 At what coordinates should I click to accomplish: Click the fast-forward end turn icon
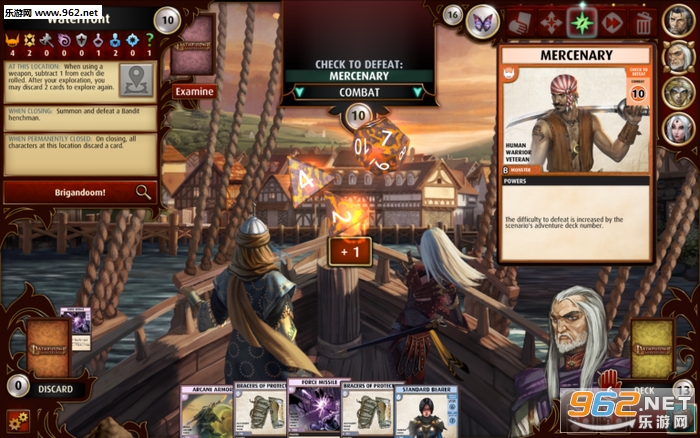612,20
